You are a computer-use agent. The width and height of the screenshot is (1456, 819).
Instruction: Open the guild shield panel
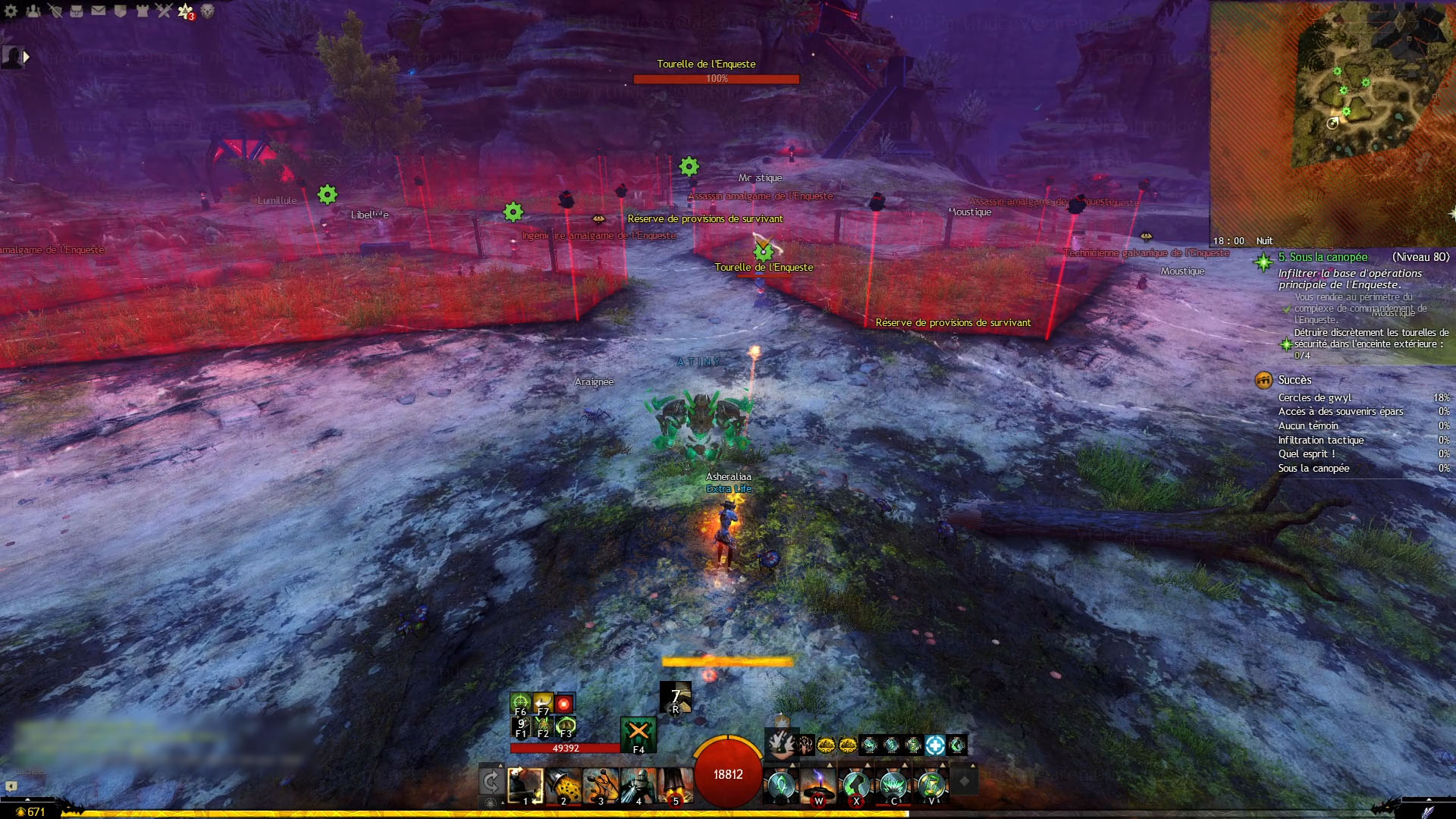tap(120, 11)
